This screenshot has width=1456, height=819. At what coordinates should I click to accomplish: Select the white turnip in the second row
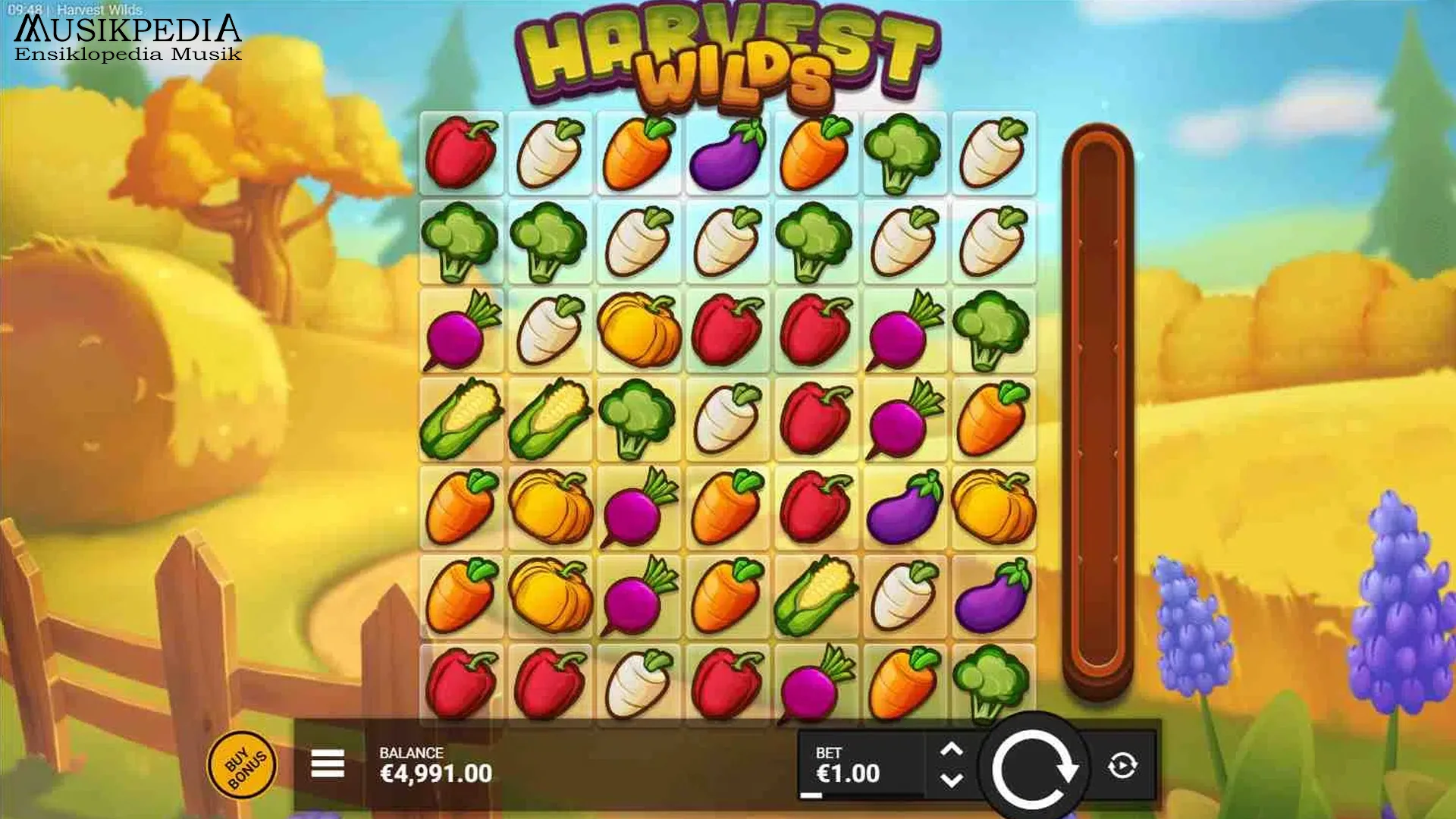(x=639, y=240)
